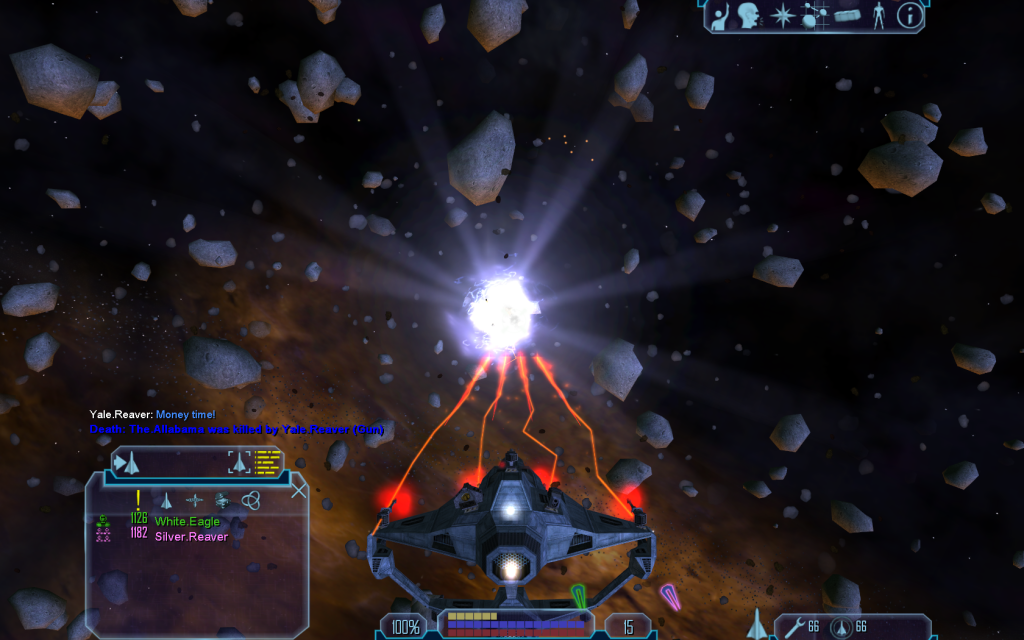
Task: Show important contacts with yellow exclamation filter
Action: coord(138,499)
